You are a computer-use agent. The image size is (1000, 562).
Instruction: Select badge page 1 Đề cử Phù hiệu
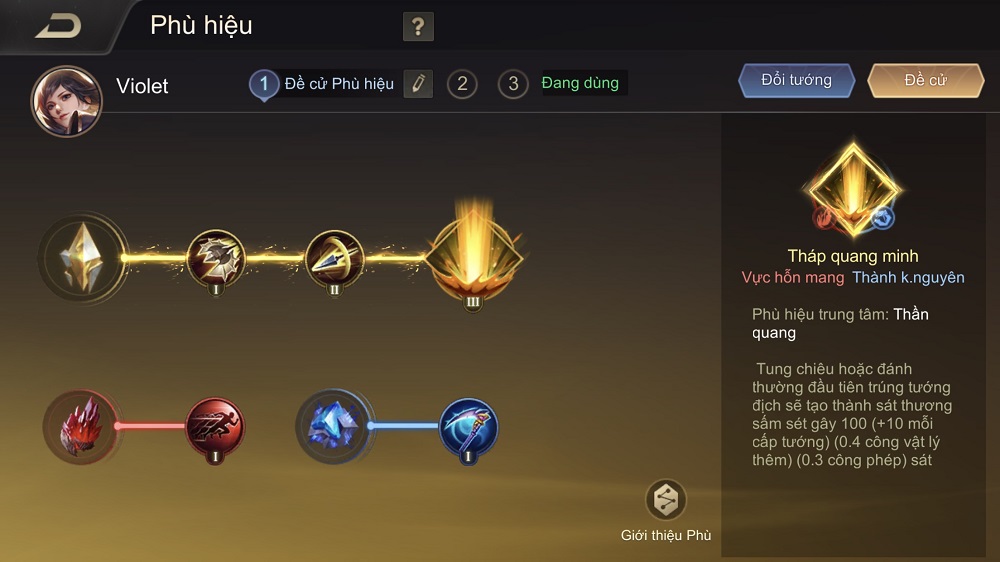[264, 84]
